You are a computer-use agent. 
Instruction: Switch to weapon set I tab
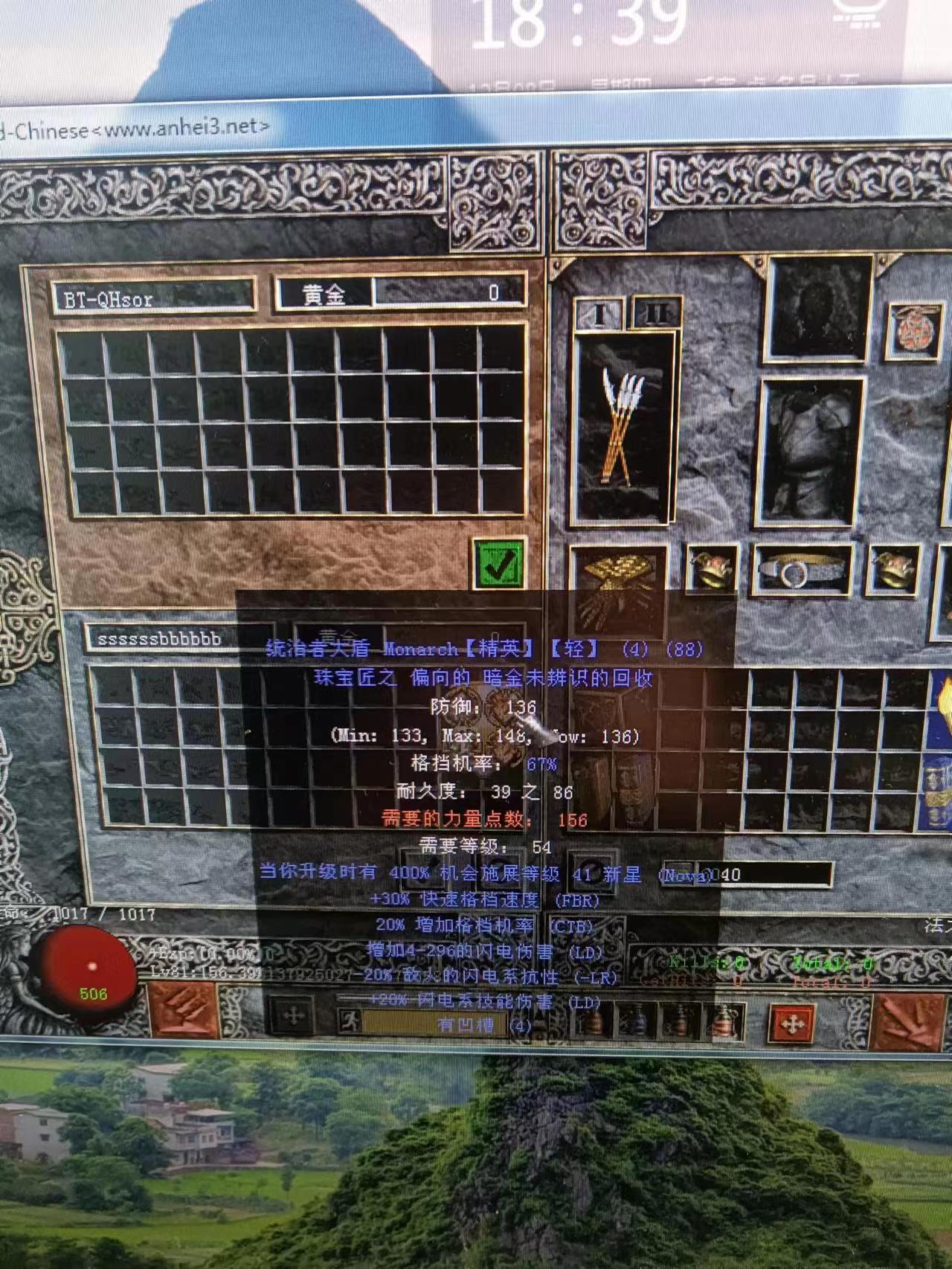599,314
